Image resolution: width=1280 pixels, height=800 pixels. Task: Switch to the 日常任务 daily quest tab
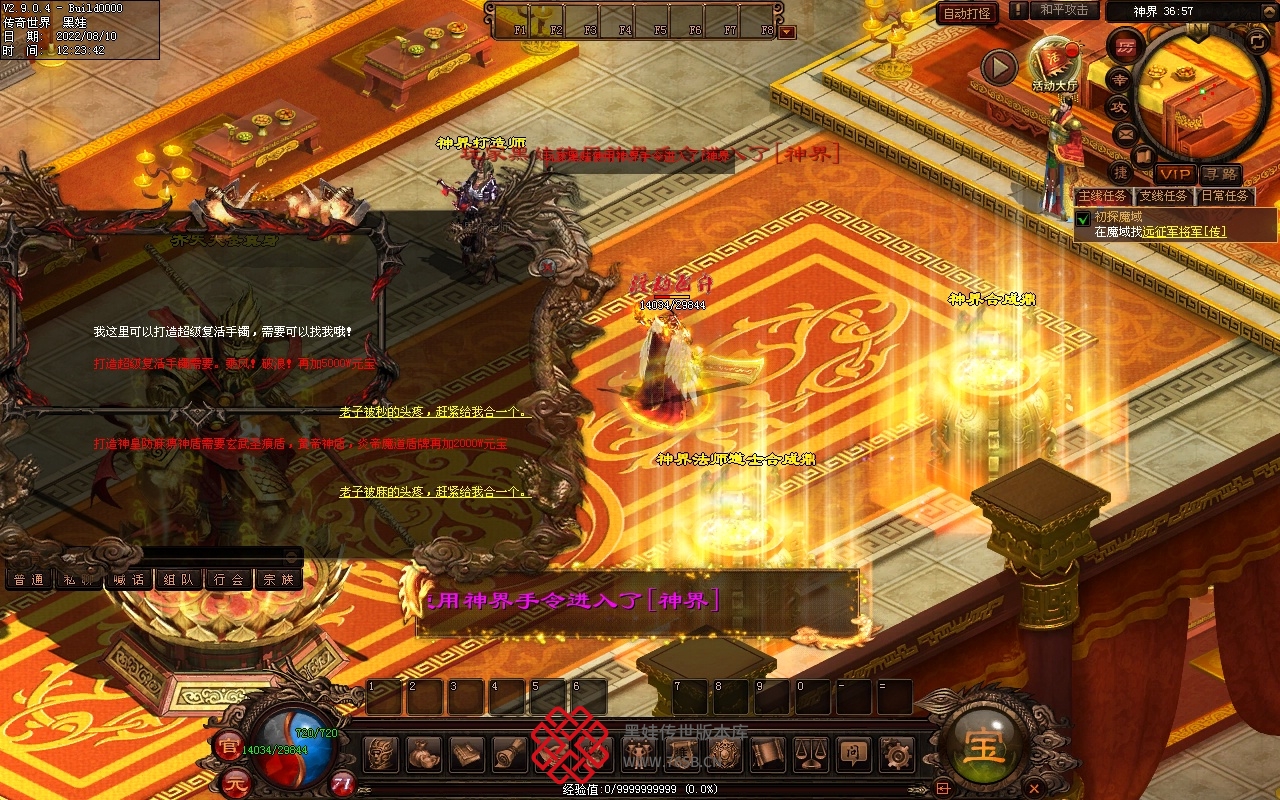[x=1225, y=196]
